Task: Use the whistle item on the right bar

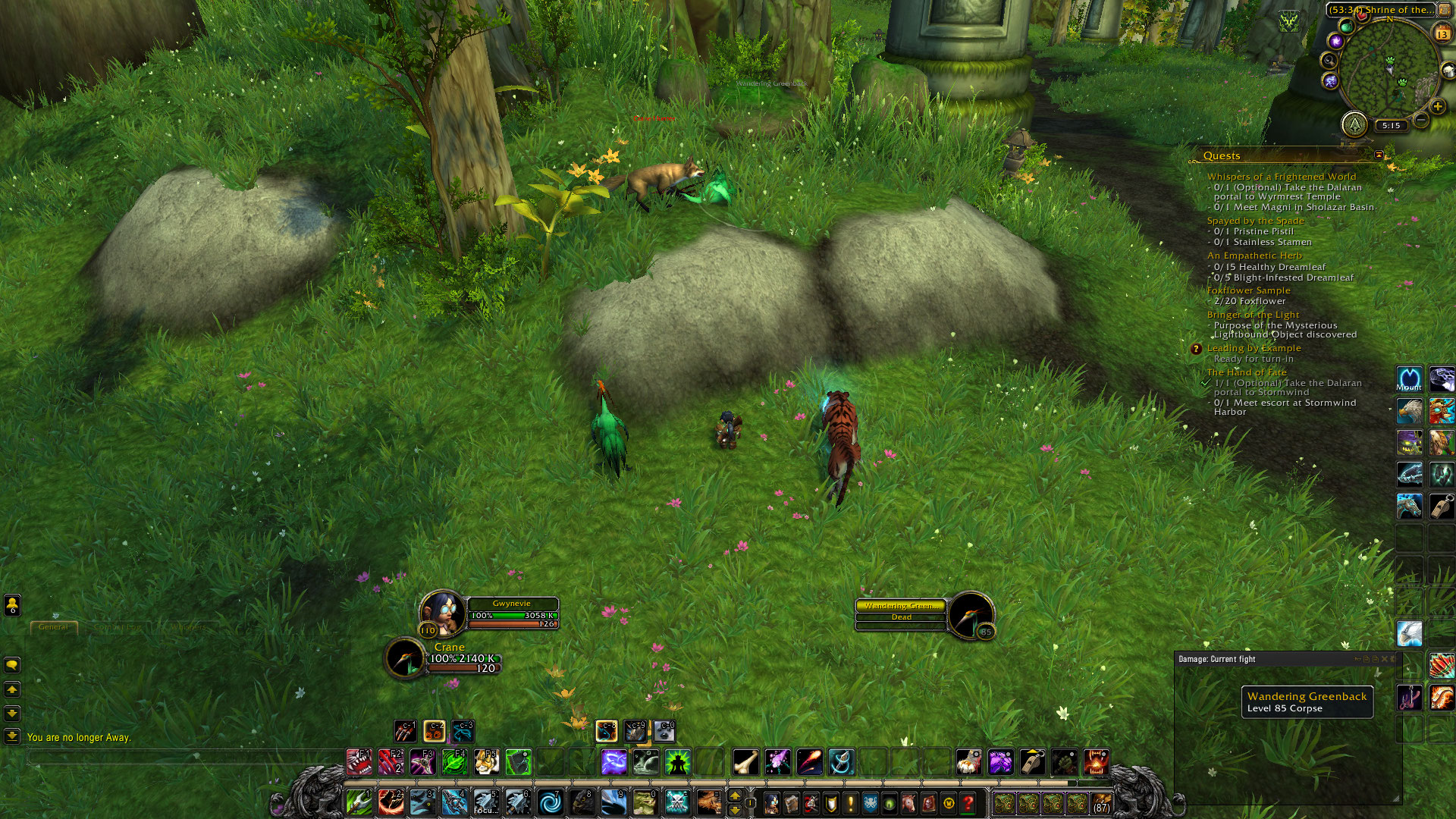Action: [1442, 506]
